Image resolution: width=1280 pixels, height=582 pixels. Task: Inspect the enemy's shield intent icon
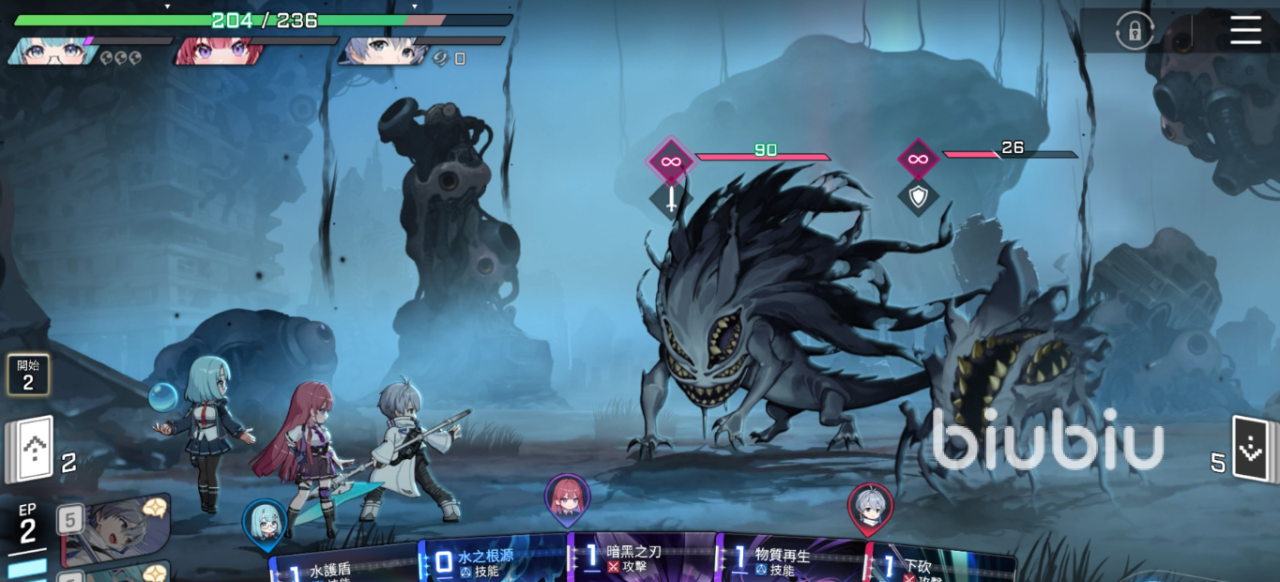[917, 195]
